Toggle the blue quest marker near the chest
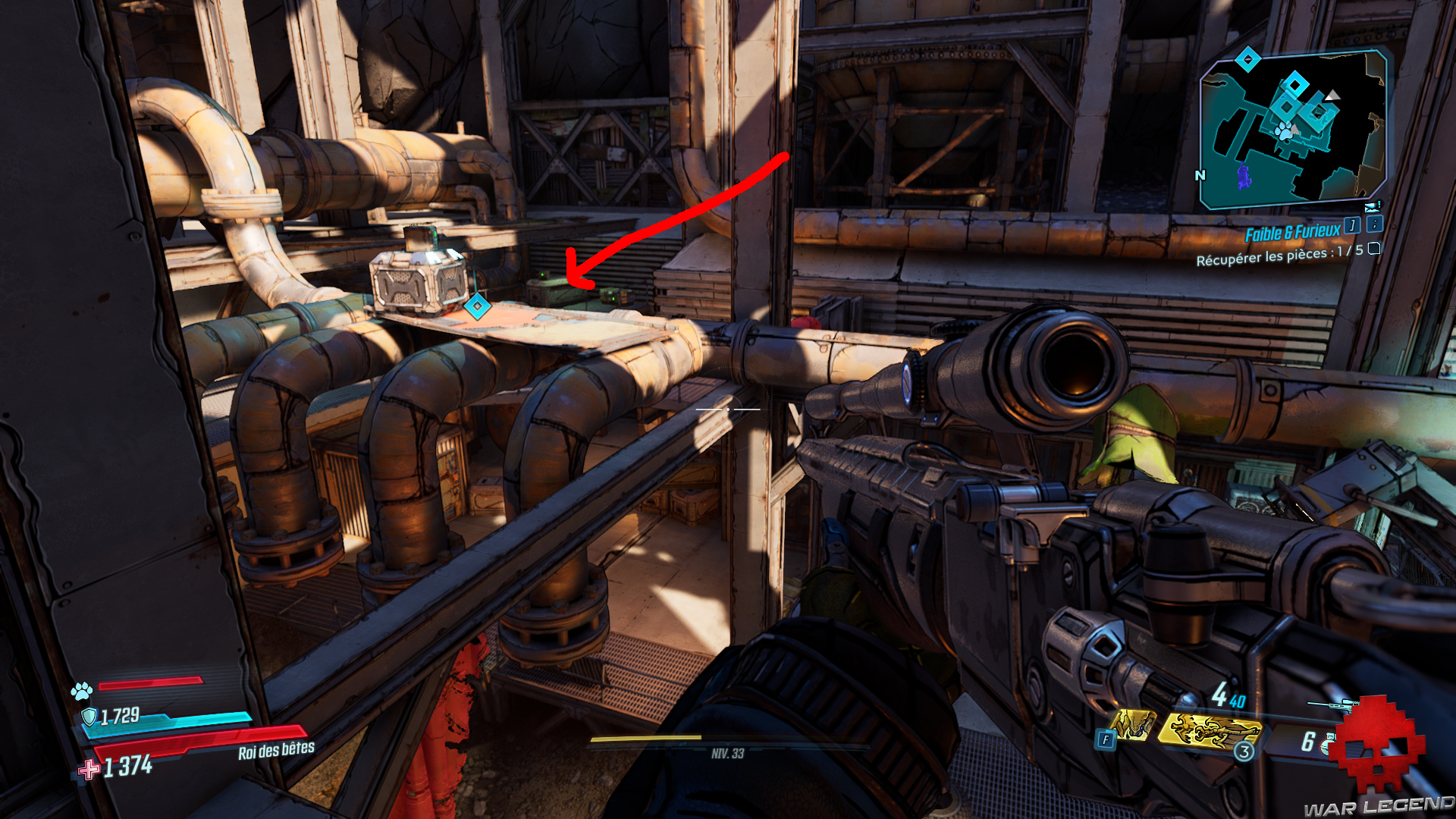1456x819 pixels. click(x=479, y=308)
